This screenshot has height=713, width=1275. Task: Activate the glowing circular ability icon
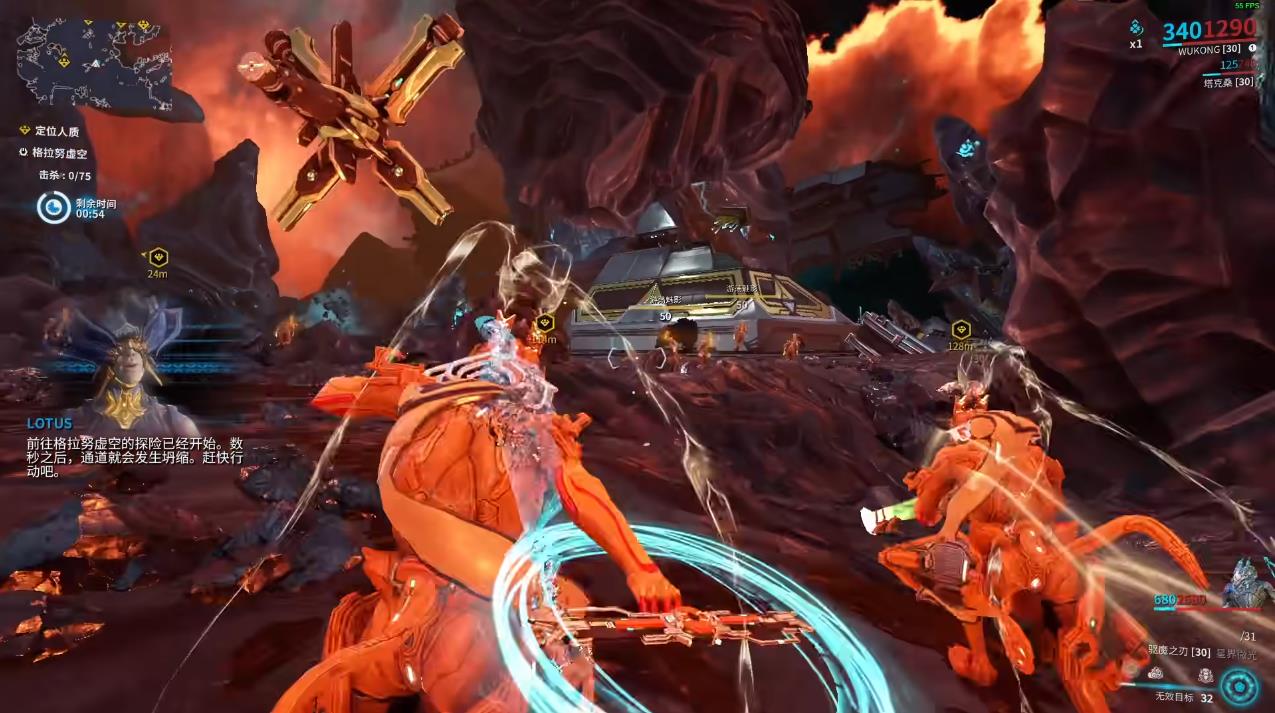[x=1239, y=687]
